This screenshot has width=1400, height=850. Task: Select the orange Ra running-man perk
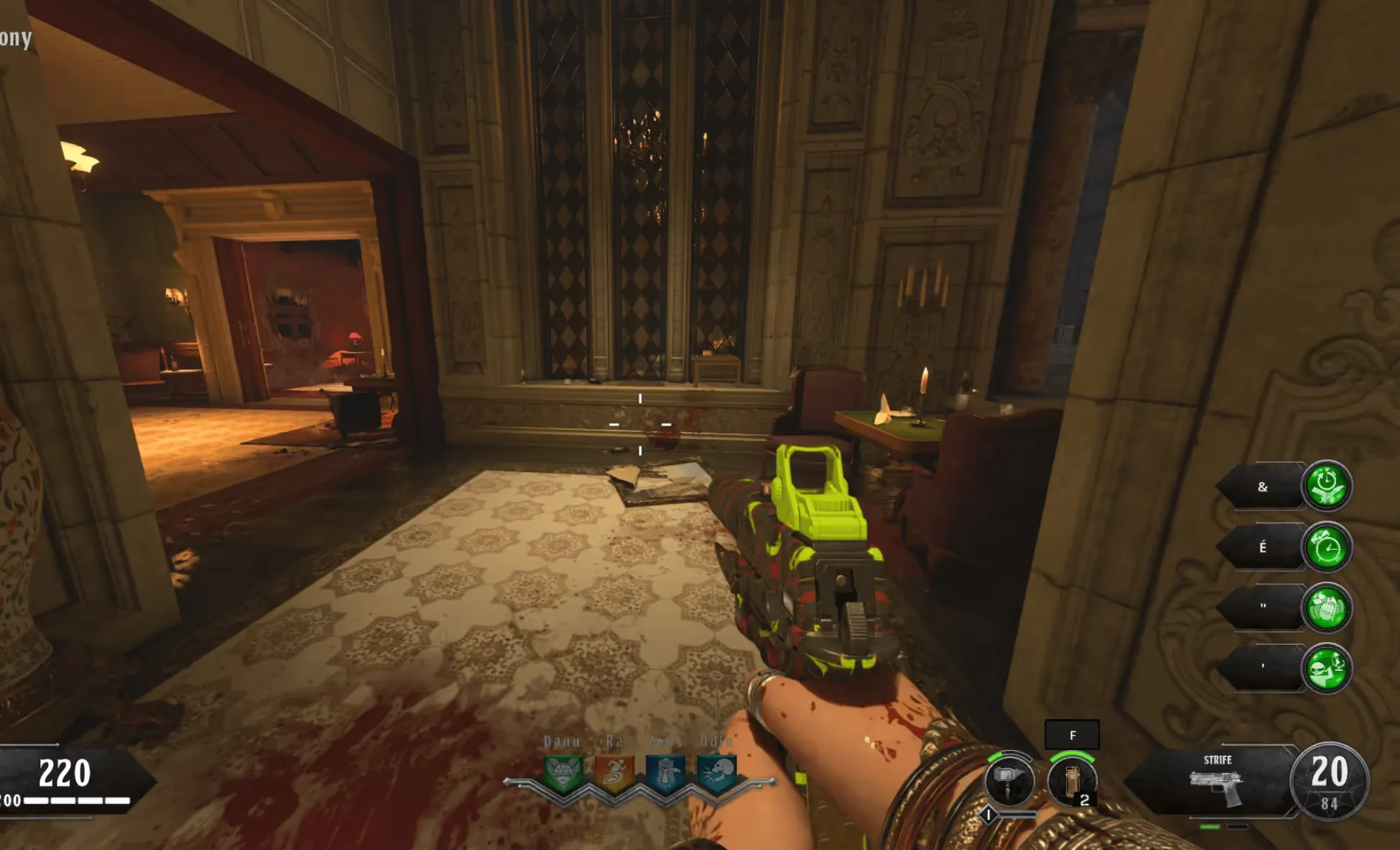[614, 774]
